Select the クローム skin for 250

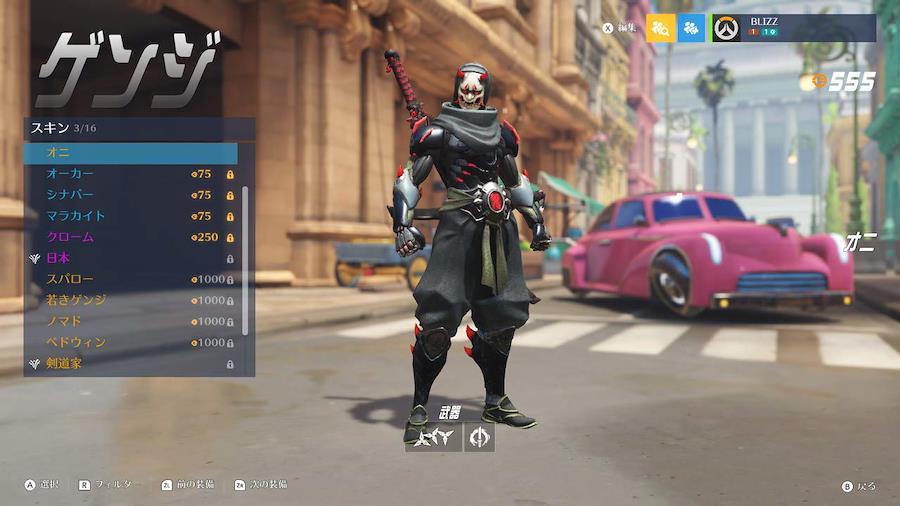click(x=130, y=237)
